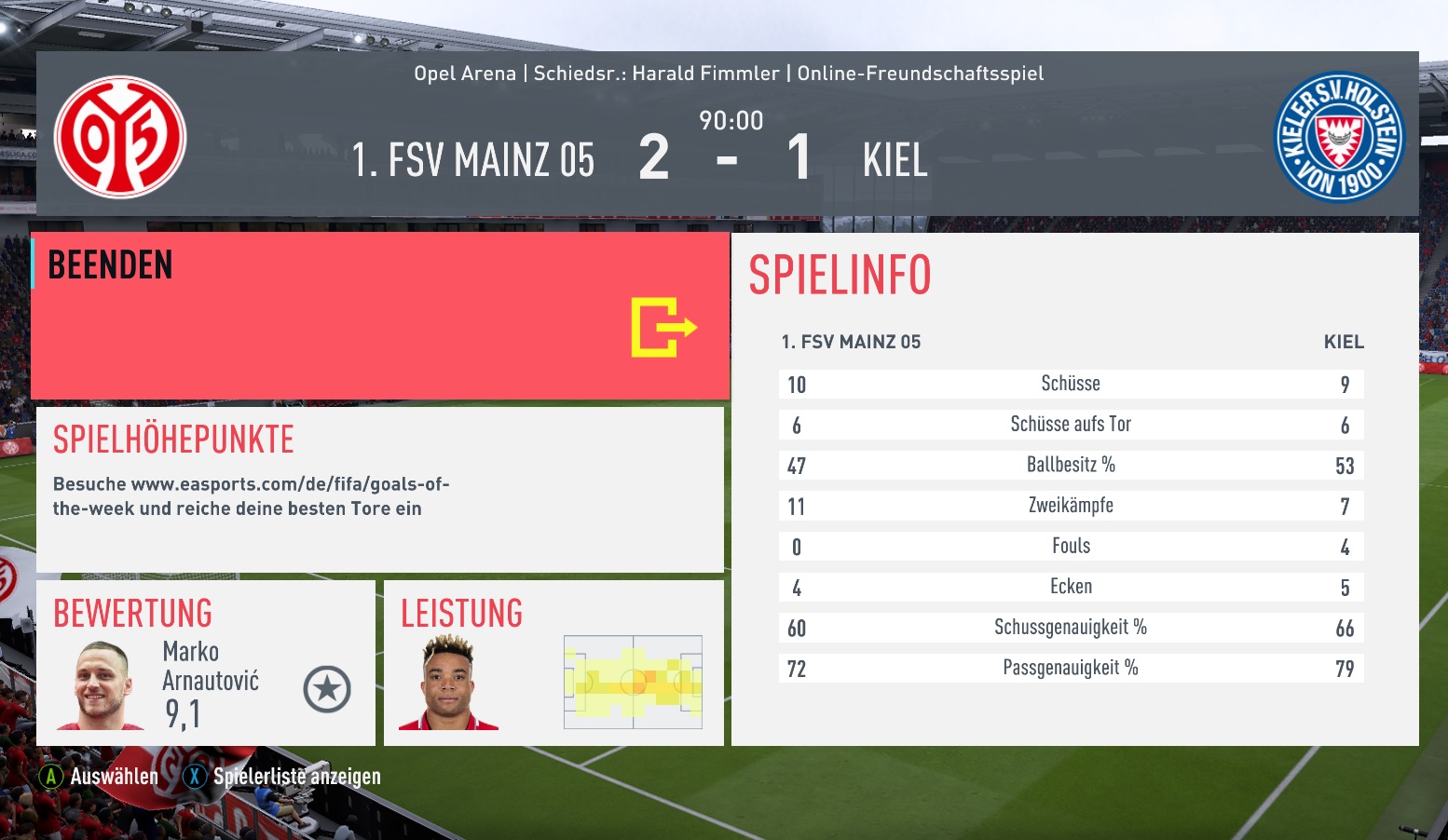Select the Beenden exit tile
1448x840 pixels.
point(380,317)
